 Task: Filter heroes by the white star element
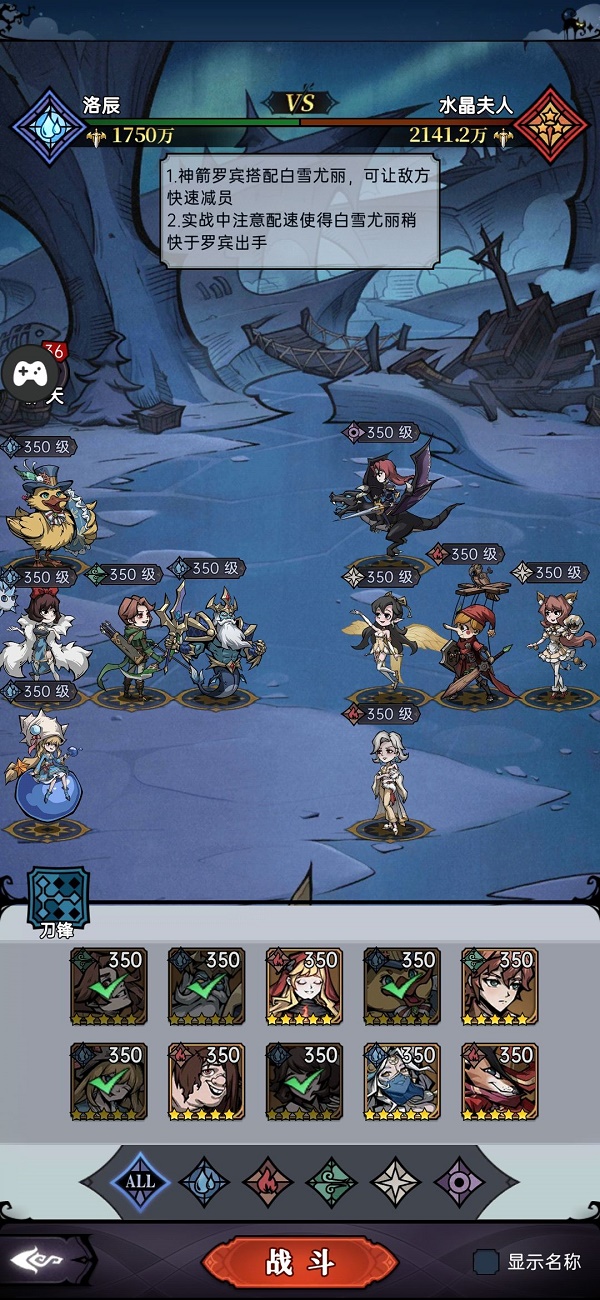click(x=396, y=1181)
